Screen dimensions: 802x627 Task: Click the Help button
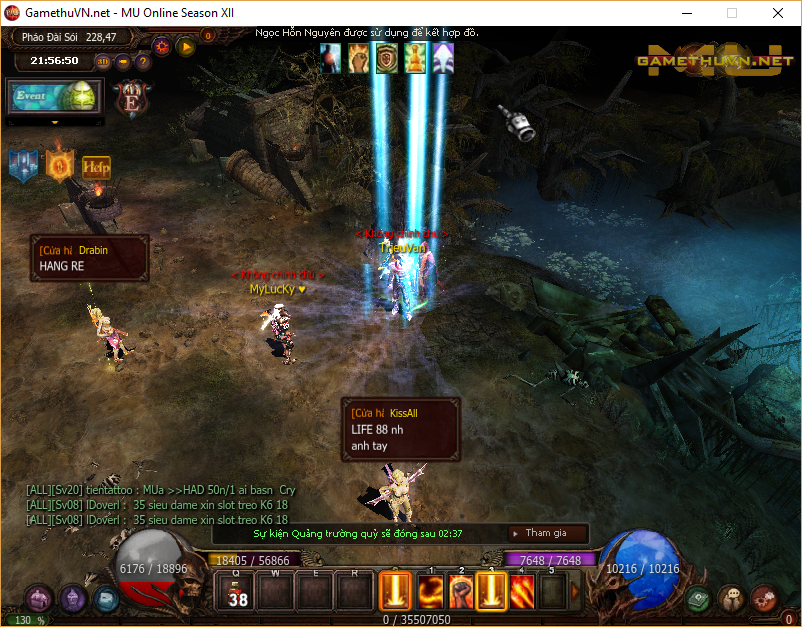[x=96, y=167]
